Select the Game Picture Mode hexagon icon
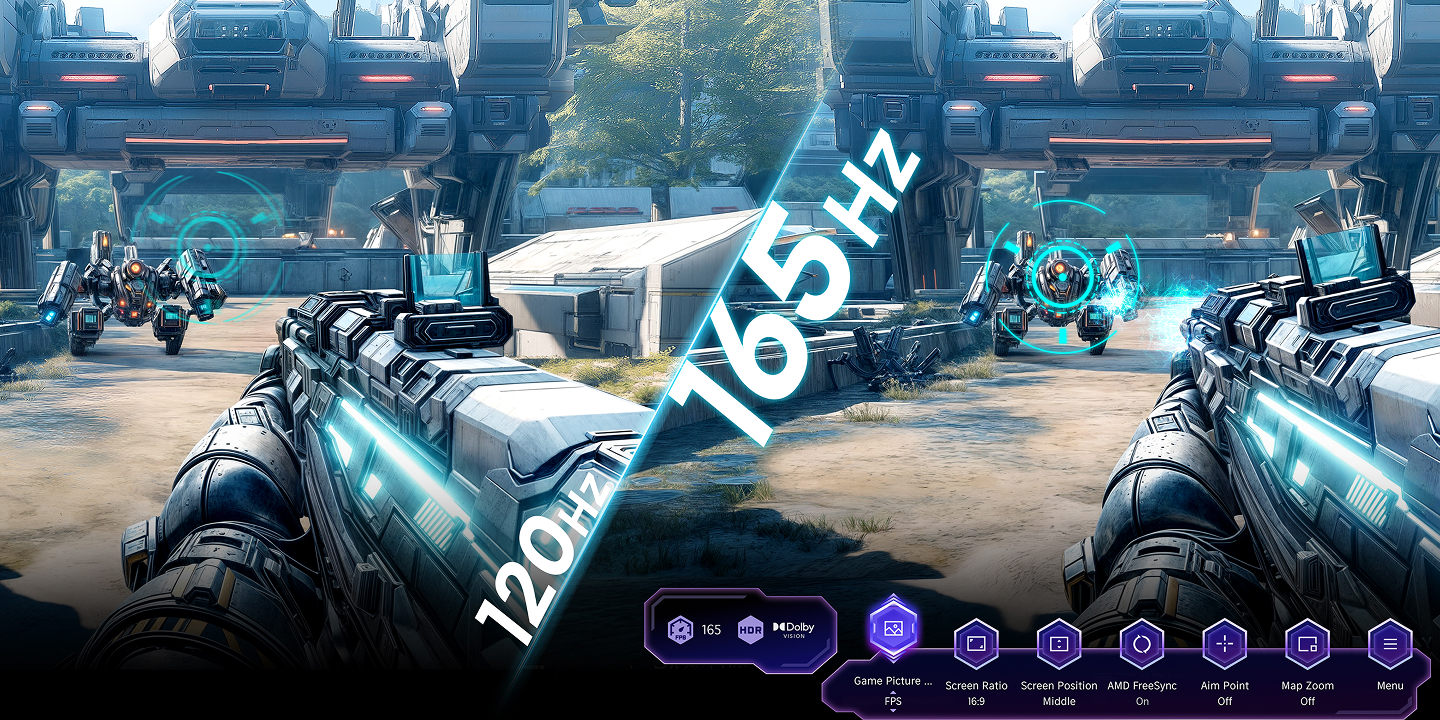 click(x=893, y=628)
